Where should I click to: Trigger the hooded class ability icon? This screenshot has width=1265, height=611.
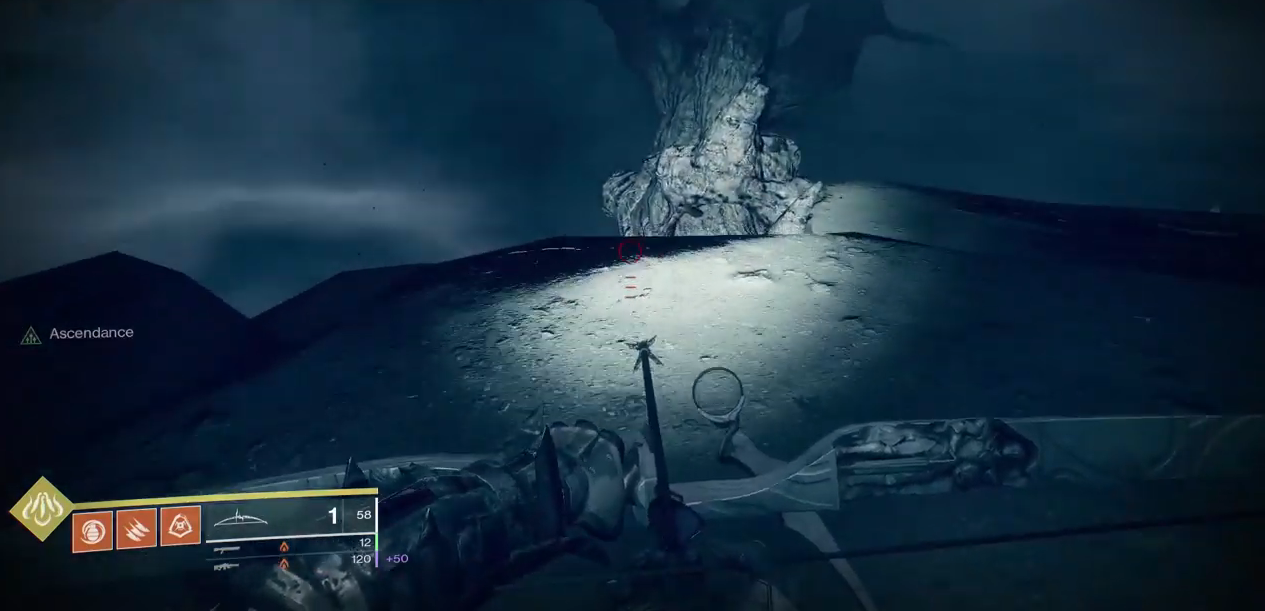tap(180, 527)
